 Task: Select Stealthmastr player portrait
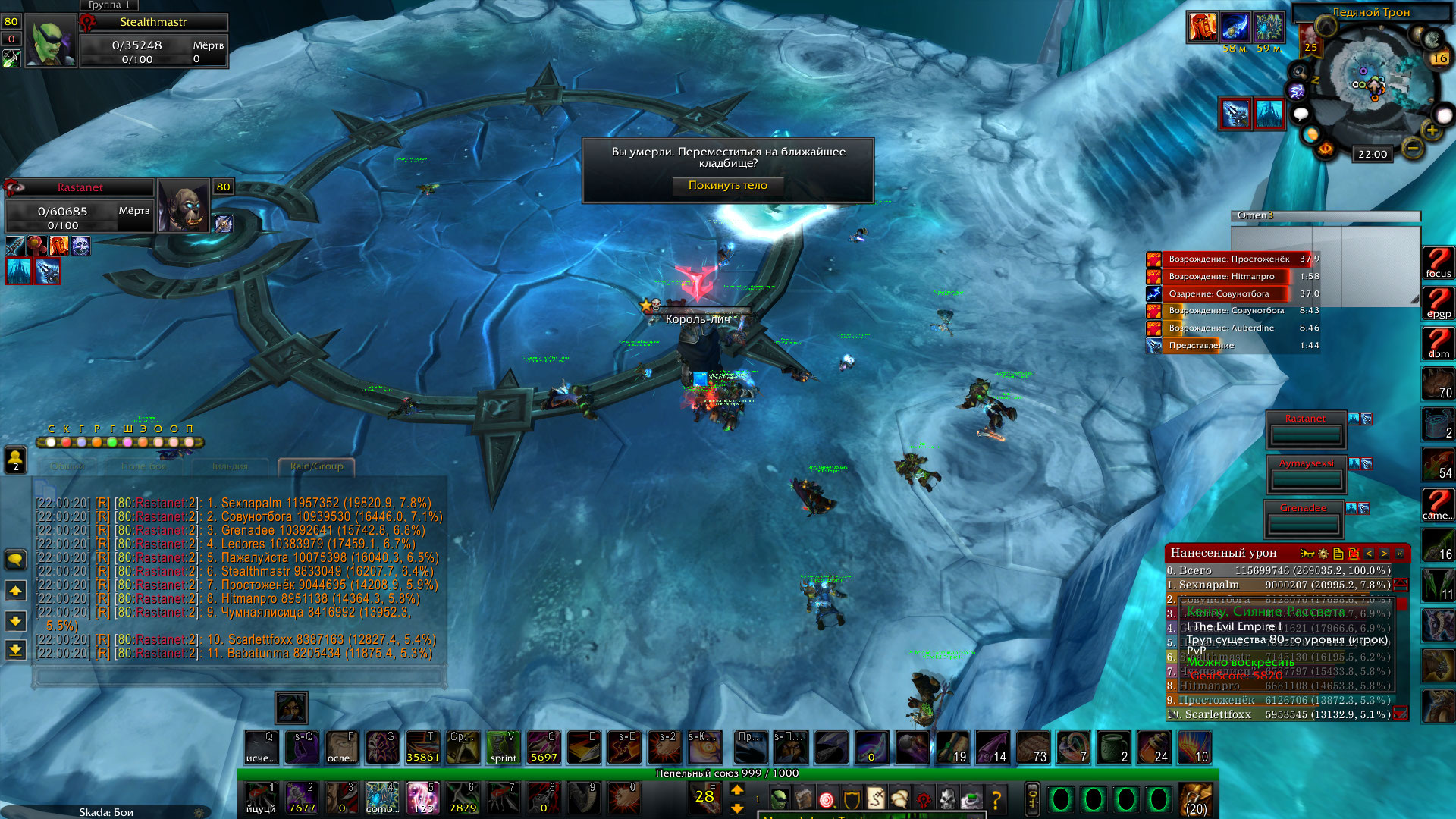pyautogui.click(x=51, y=42)
